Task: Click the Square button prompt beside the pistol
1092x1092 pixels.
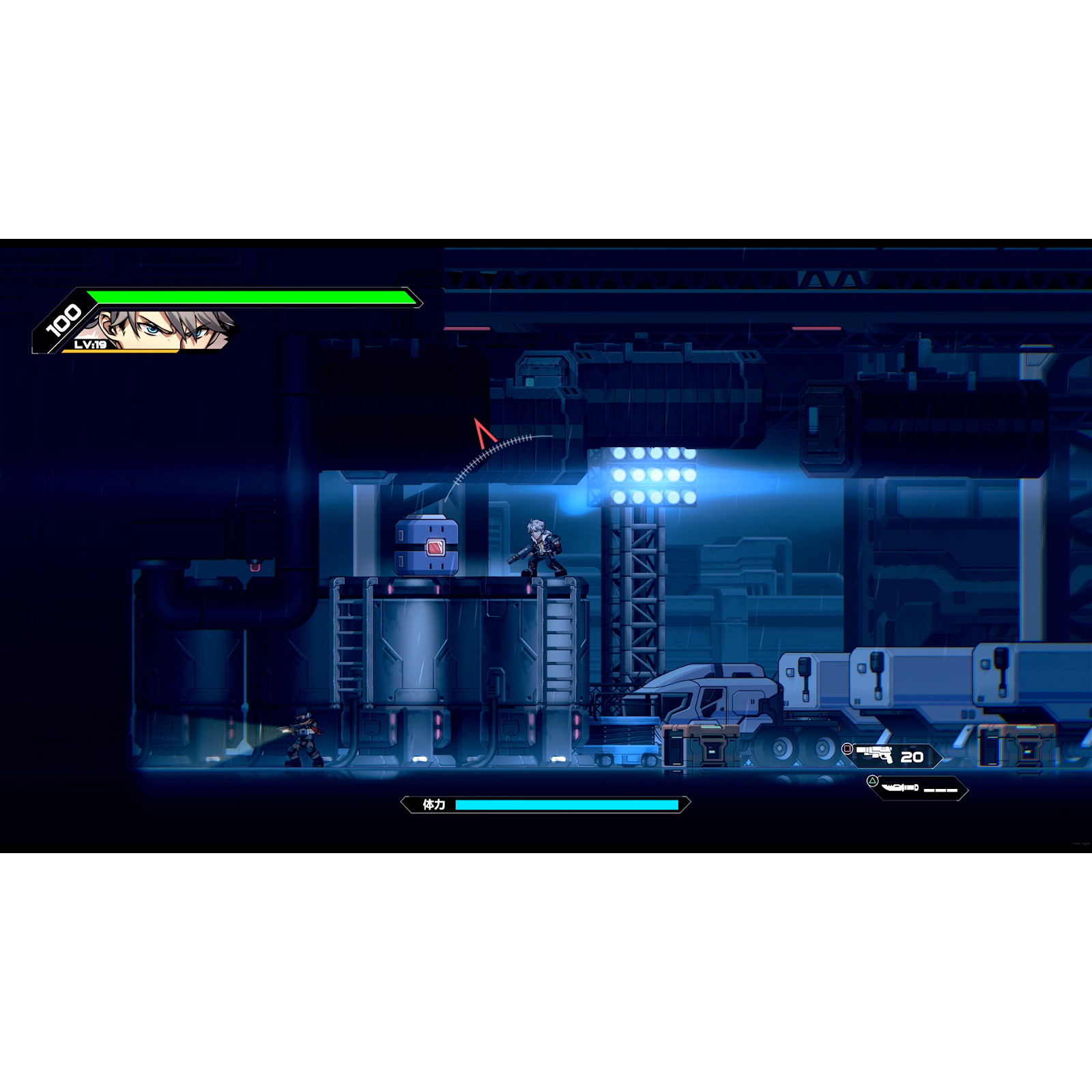Action: (x=846, y=749)
